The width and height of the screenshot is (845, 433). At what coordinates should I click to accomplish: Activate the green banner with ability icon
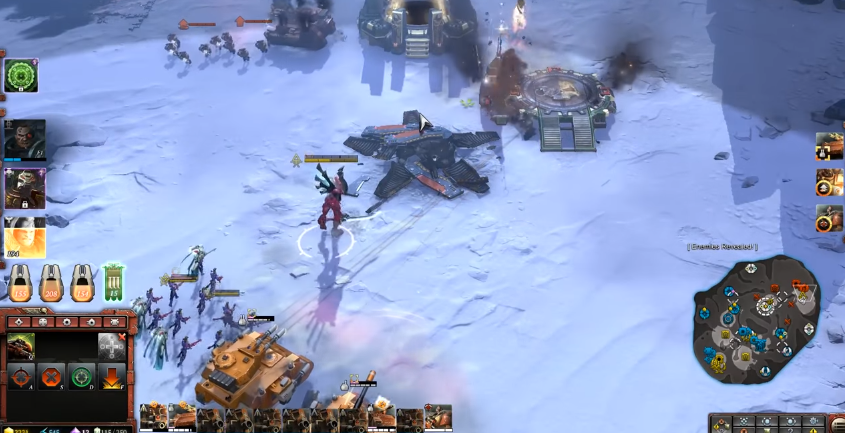[x=113, y=283]
